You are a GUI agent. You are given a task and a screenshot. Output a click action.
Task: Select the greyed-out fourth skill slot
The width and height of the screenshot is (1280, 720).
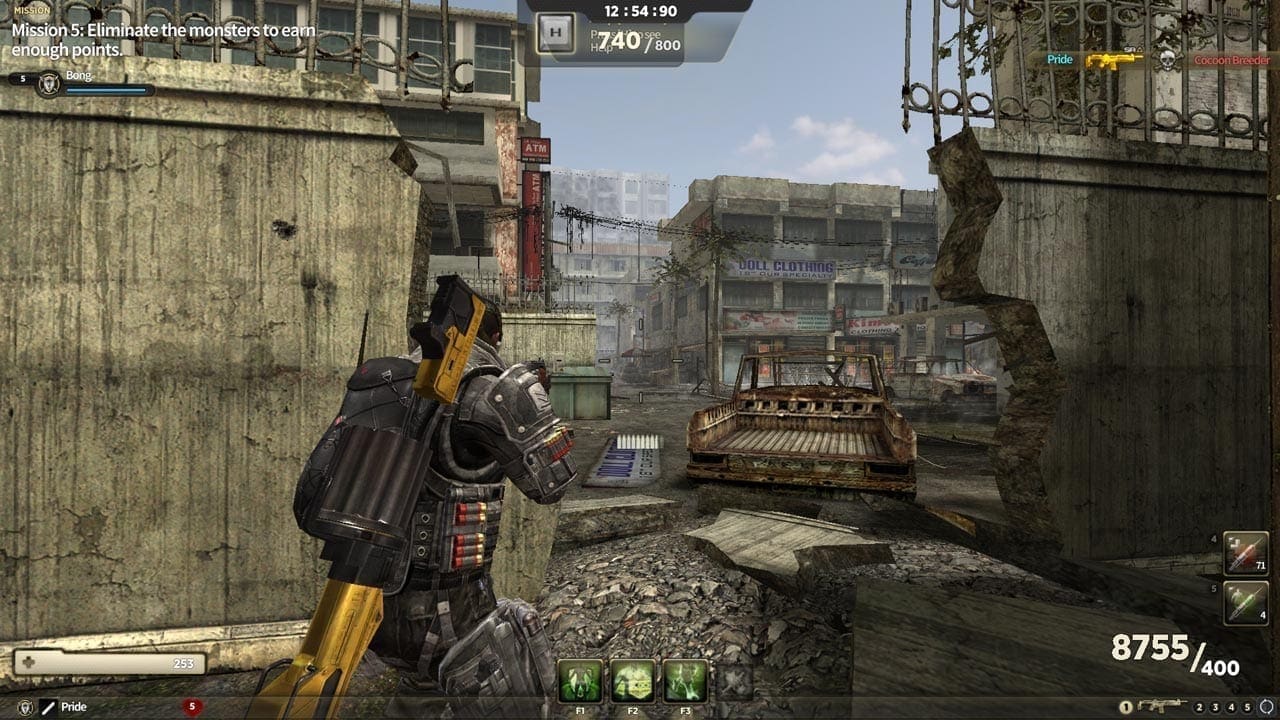click(x=735, y=681)
